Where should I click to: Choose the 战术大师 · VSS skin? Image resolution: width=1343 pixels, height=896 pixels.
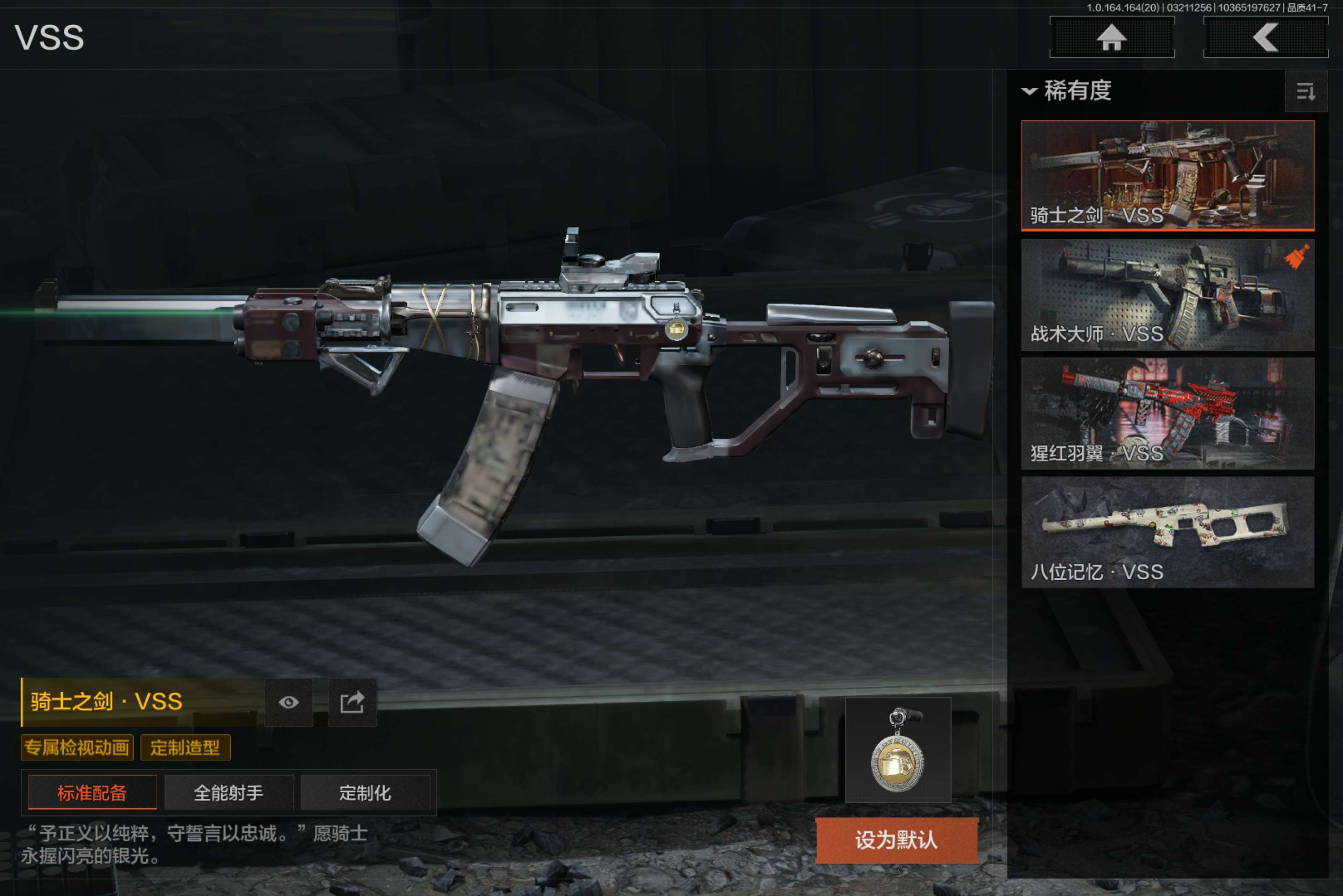1167,294
